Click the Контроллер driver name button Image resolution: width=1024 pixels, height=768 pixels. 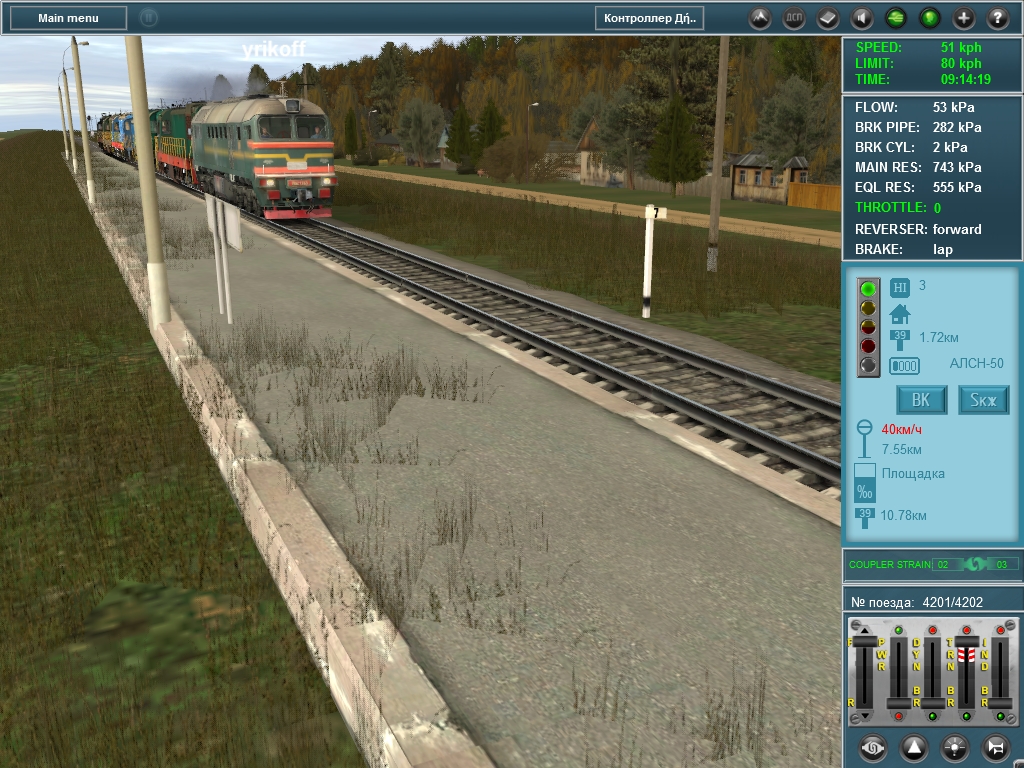click(649, 18)
